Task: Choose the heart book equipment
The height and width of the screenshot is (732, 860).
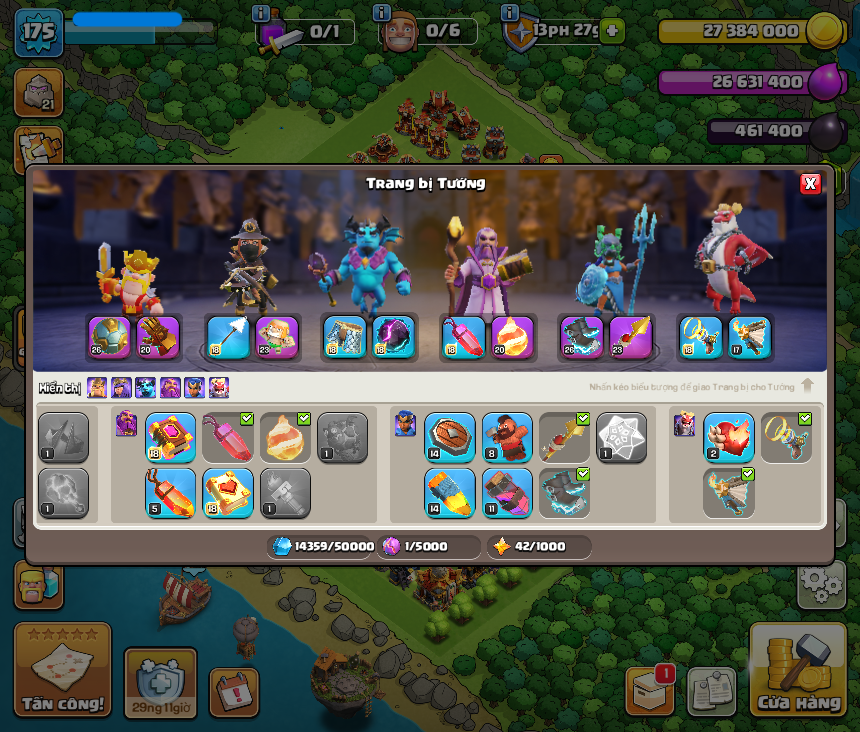Action: click(x=228, y=493)
